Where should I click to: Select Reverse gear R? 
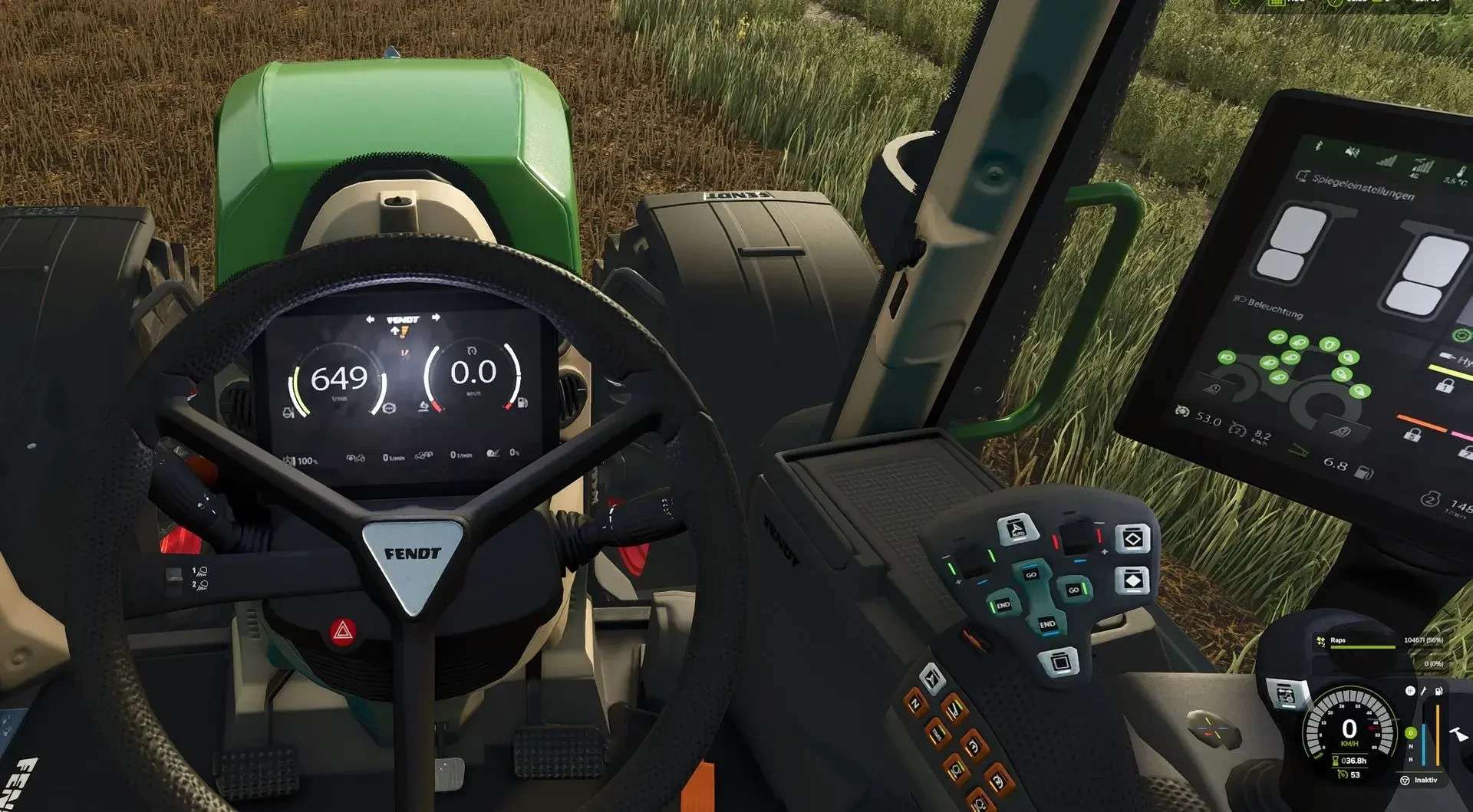1410,758
